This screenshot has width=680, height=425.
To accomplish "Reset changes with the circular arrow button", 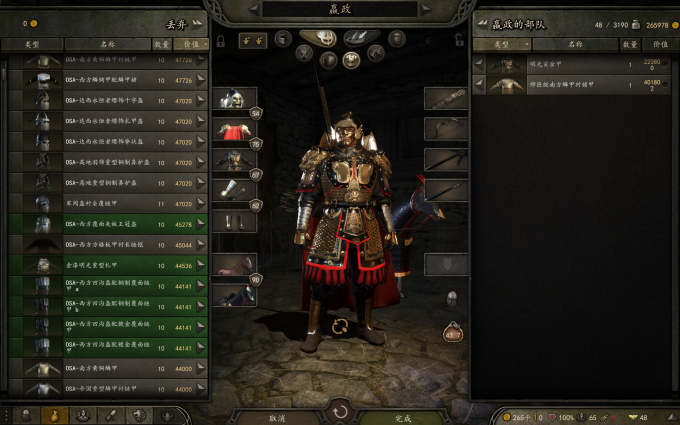I will point(340,410).
